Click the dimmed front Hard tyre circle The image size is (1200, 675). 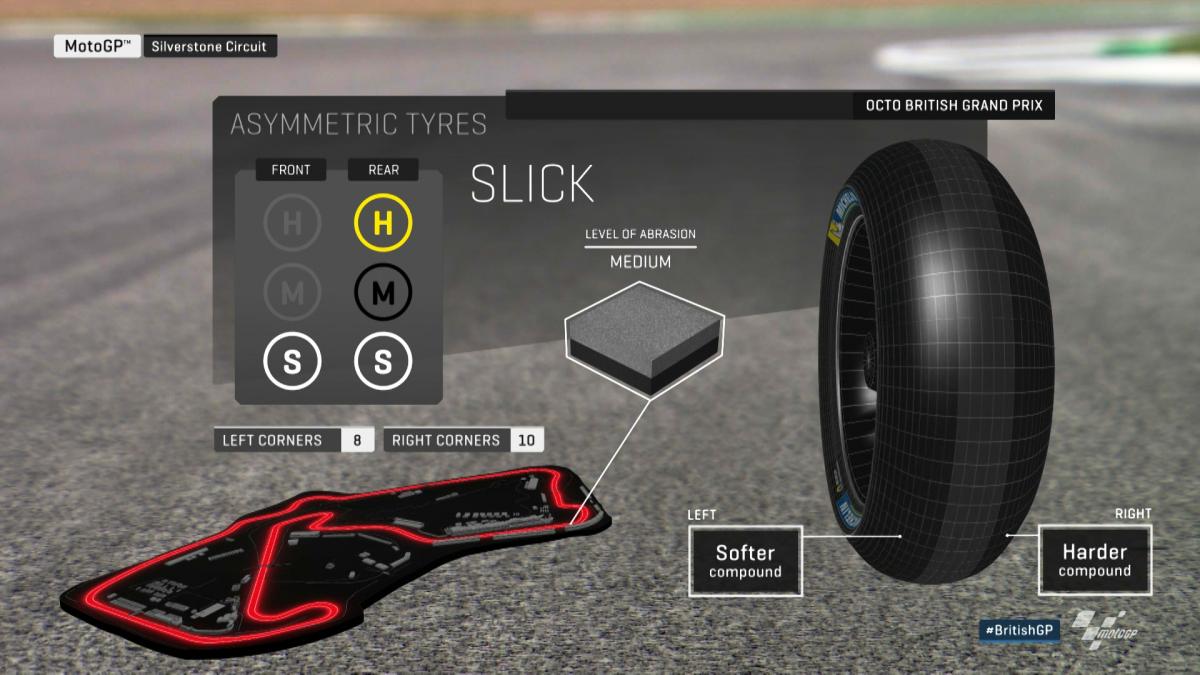(x=292, y=222)
